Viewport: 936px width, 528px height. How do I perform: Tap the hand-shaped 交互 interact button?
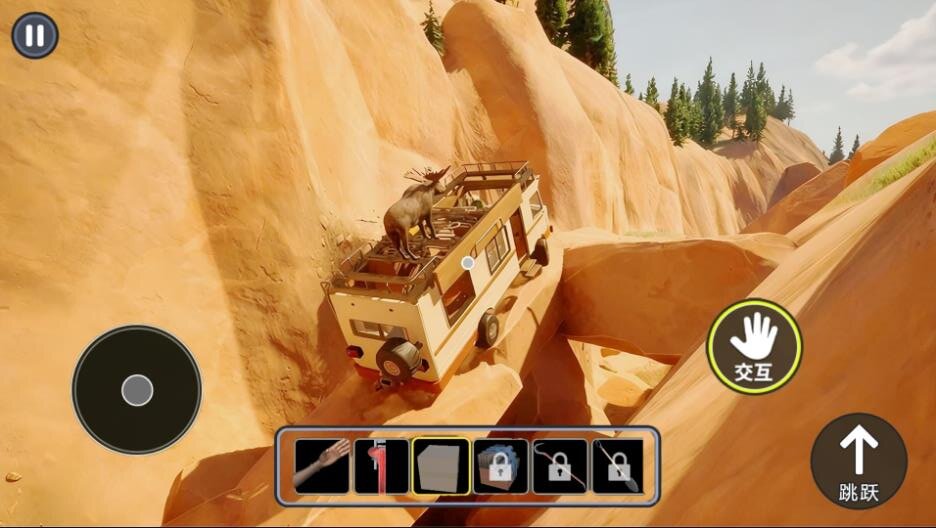tap(754, 346)
